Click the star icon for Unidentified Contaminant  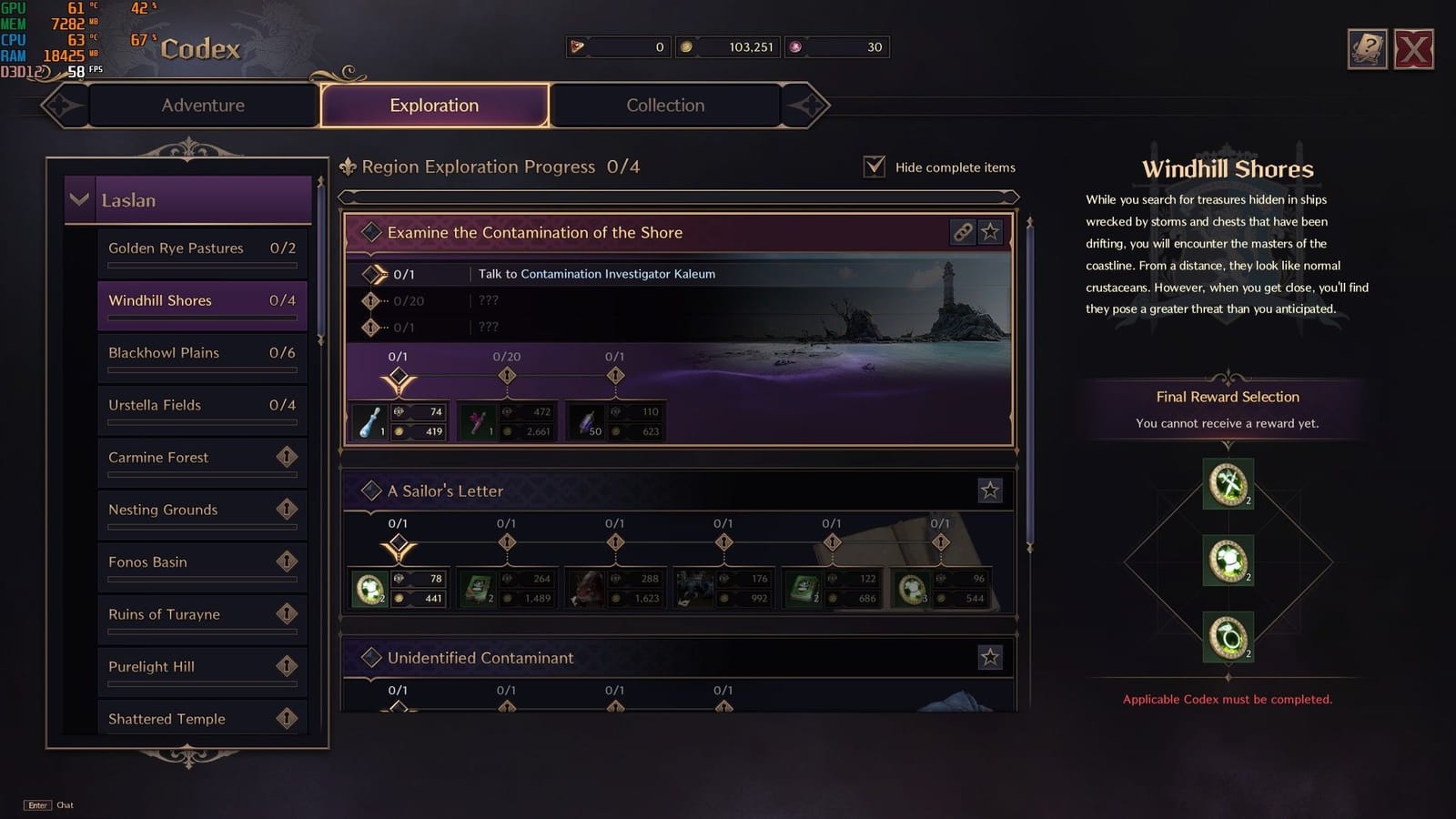(x=991, y=657)
